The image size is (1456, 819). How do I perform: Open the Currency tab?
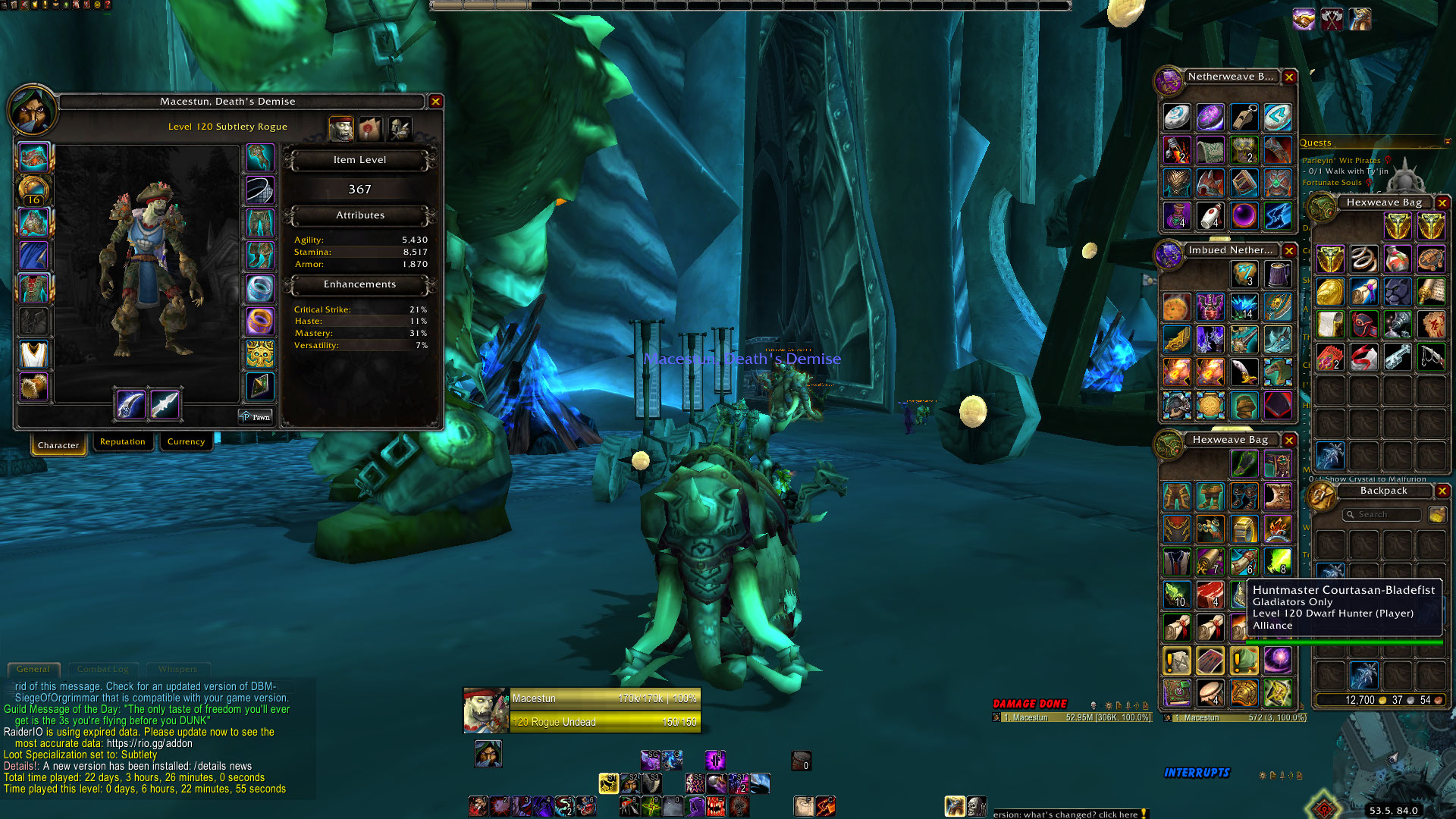click(186, 442)
